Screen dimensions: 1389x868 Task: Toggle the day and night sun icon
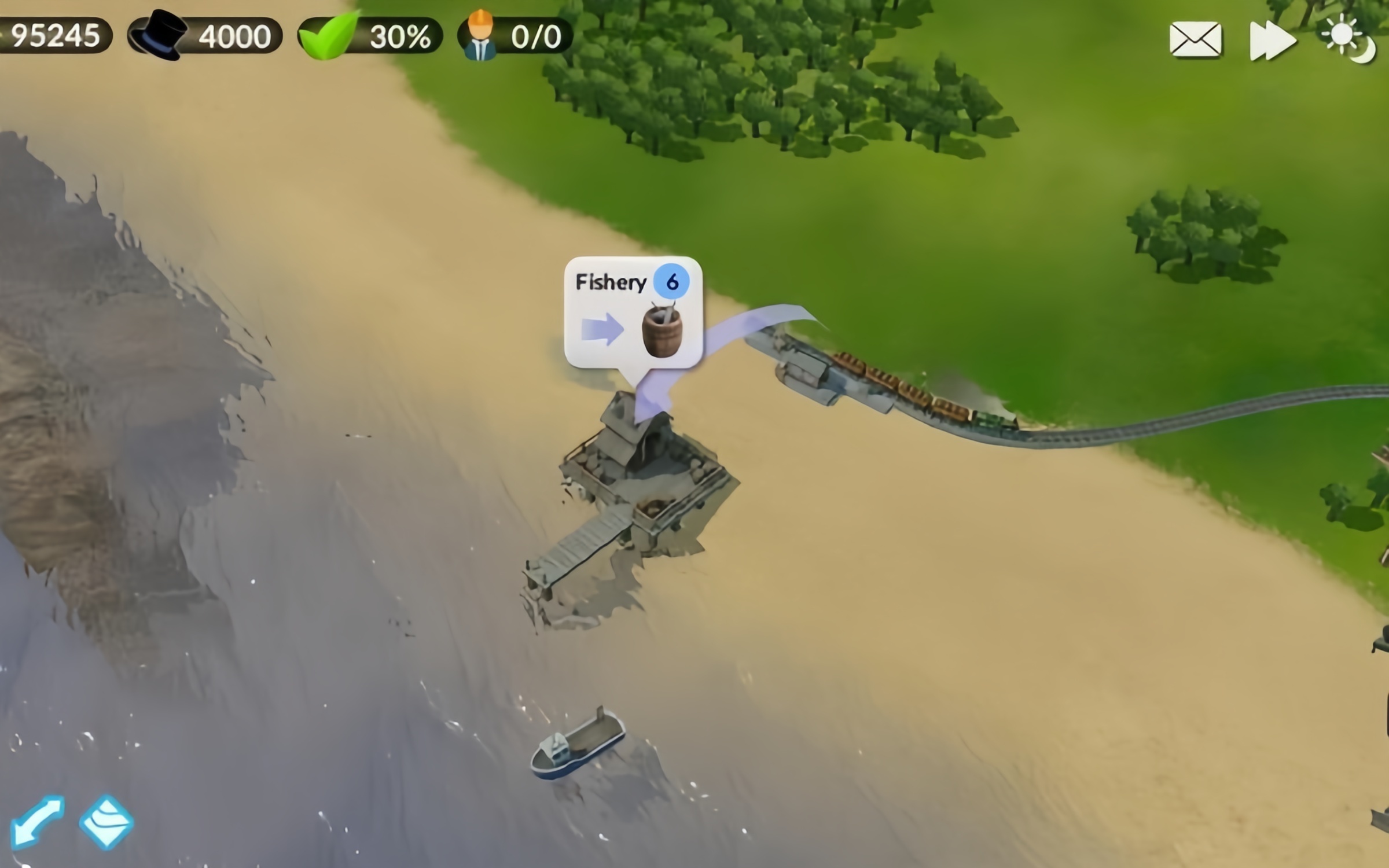tap(1348, 39)
